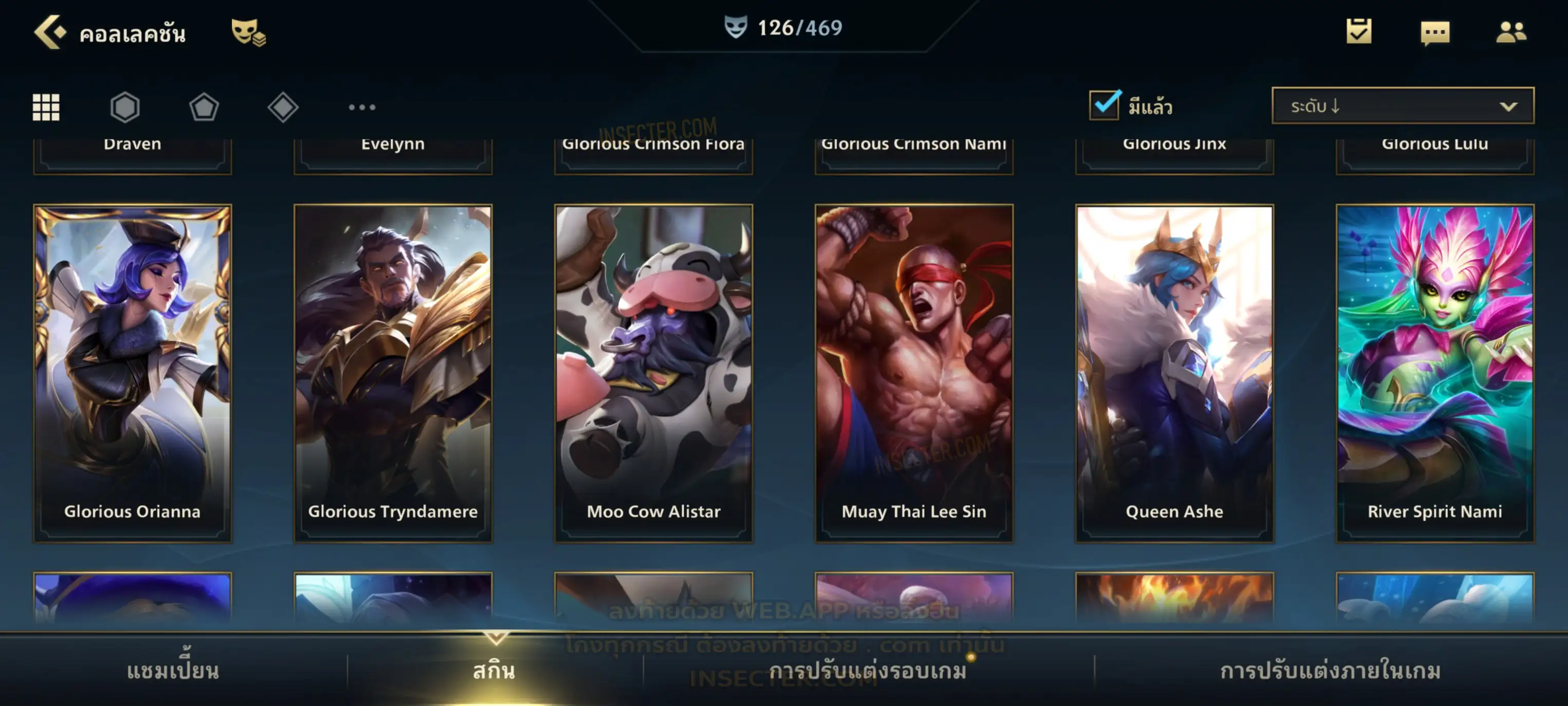The width and height of the screenshot is (1568, 706).
Task: Choose the Glorious Tryndamere skin card
Action: 393,373
